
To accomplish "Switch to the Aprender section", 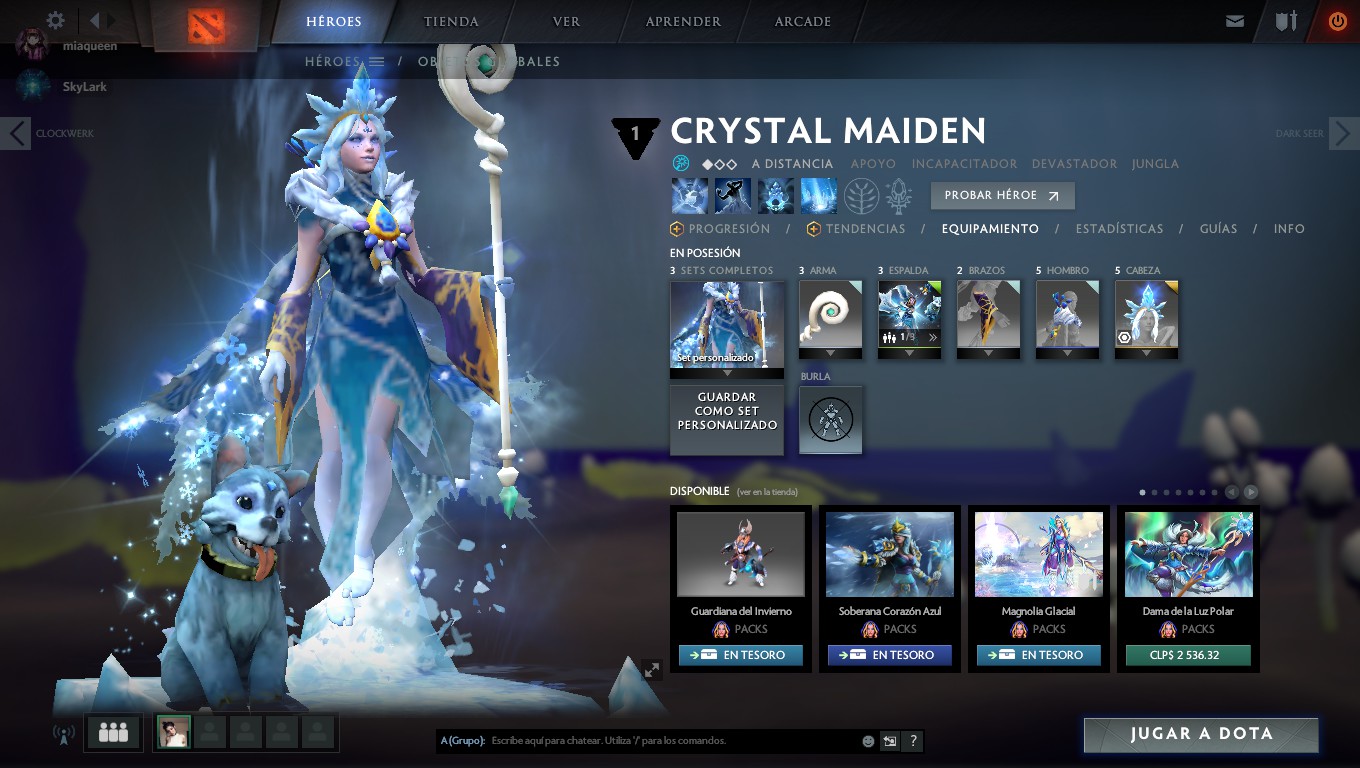I will [683, 21].
